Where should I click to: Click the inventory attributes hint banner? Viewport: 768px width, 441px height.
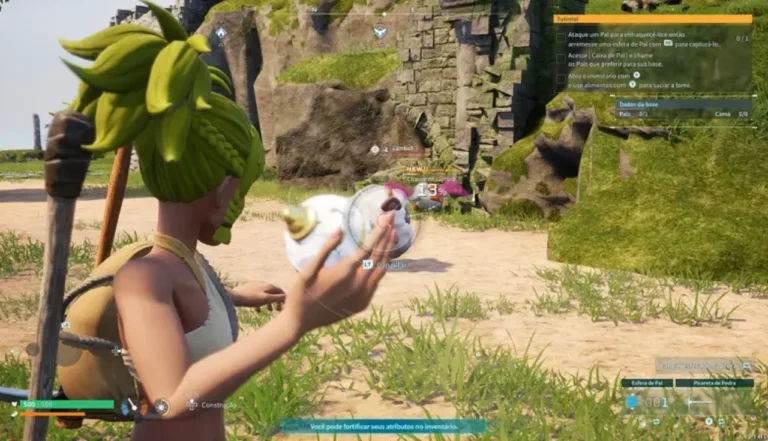pos(384,426)
